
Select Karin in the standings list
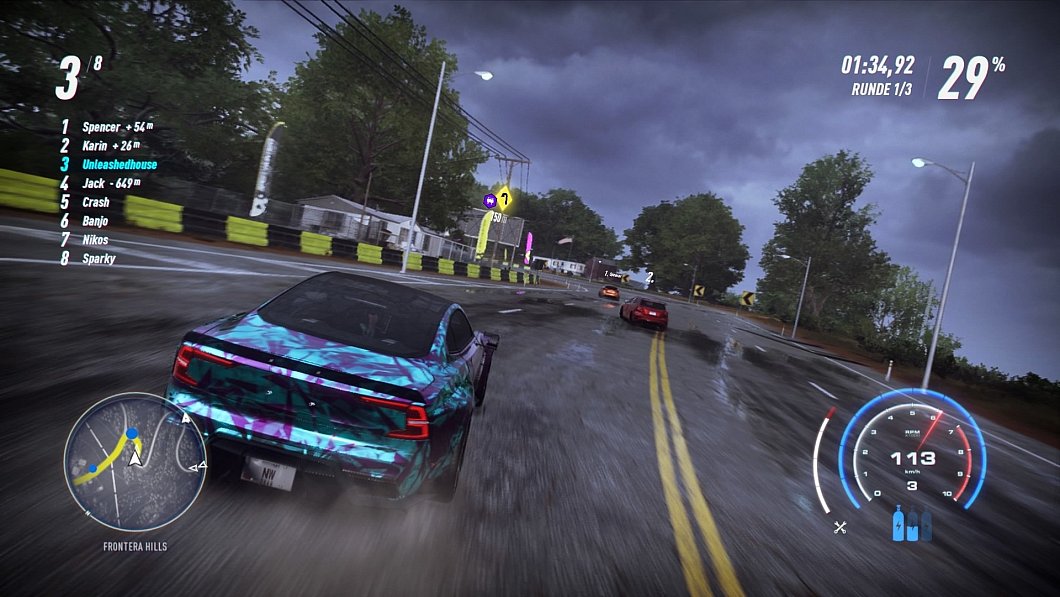[97, 146]
